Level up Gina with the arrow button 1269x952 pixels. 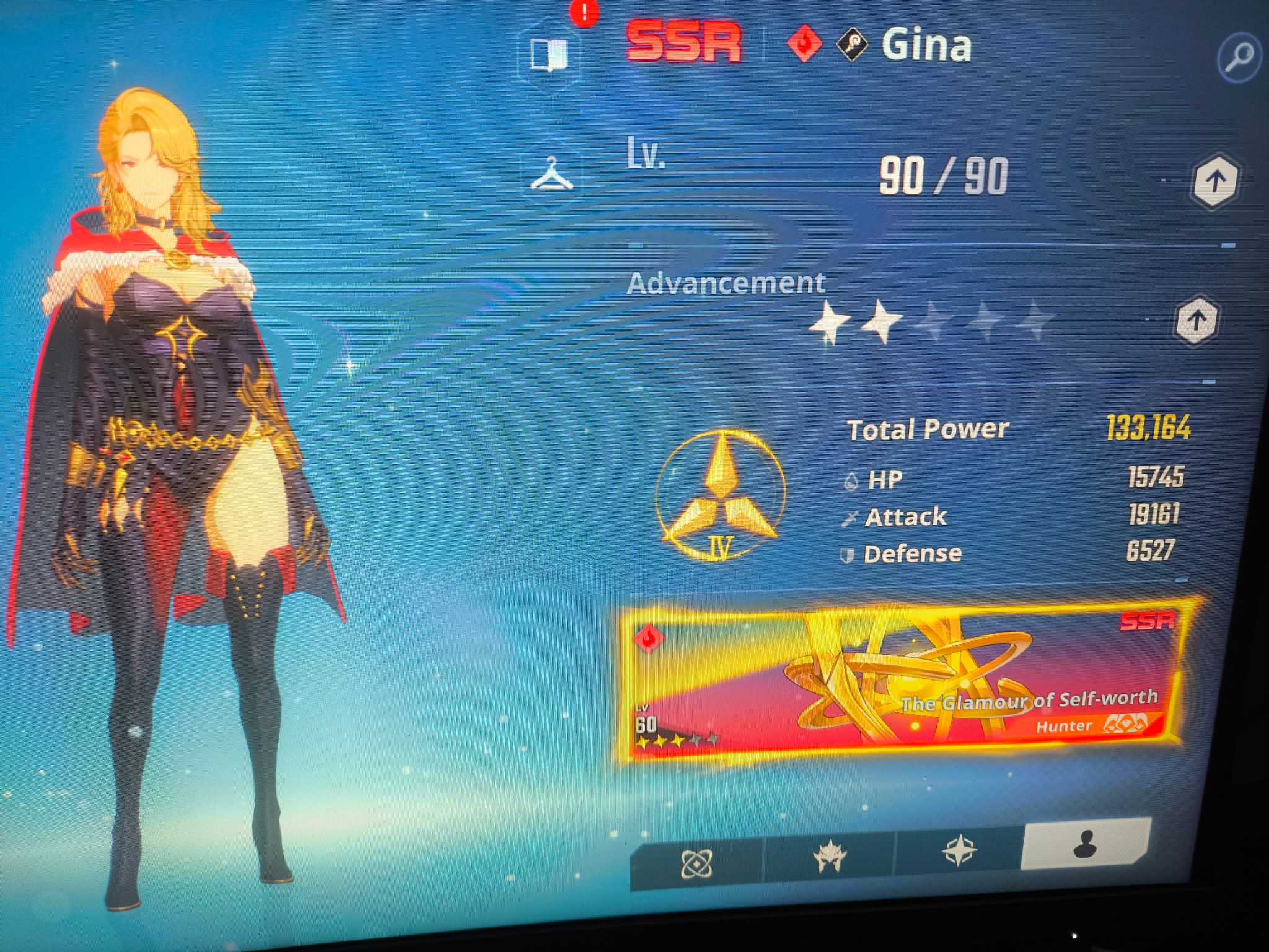click(1215, 181)
